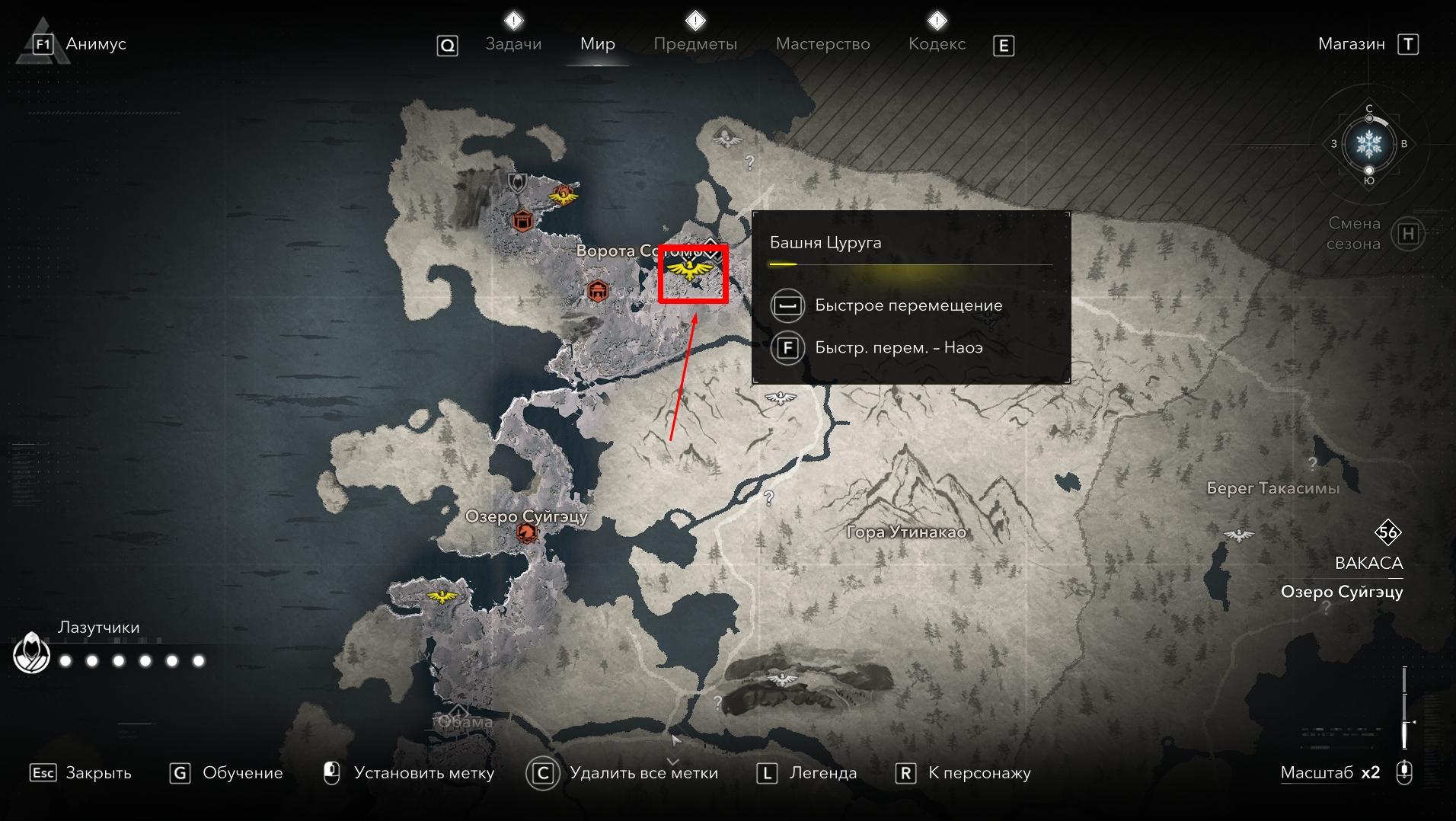Choose Быстрое перемещение to the tower
The height and width of the screenshot is (821, 1456).
(x=908, y=305)
